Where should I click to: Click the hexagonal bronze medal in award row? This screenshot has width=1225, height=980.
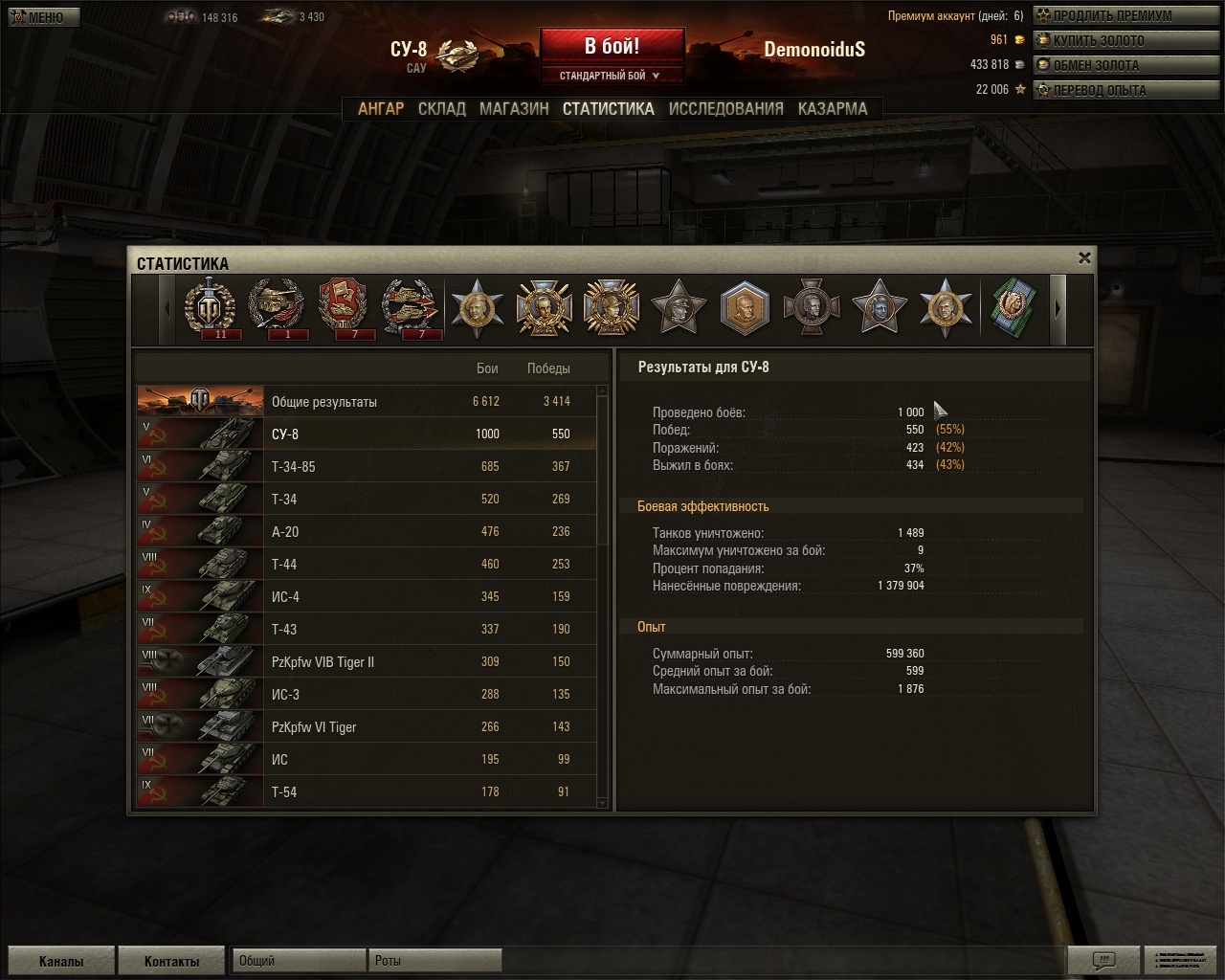(746, 308)
